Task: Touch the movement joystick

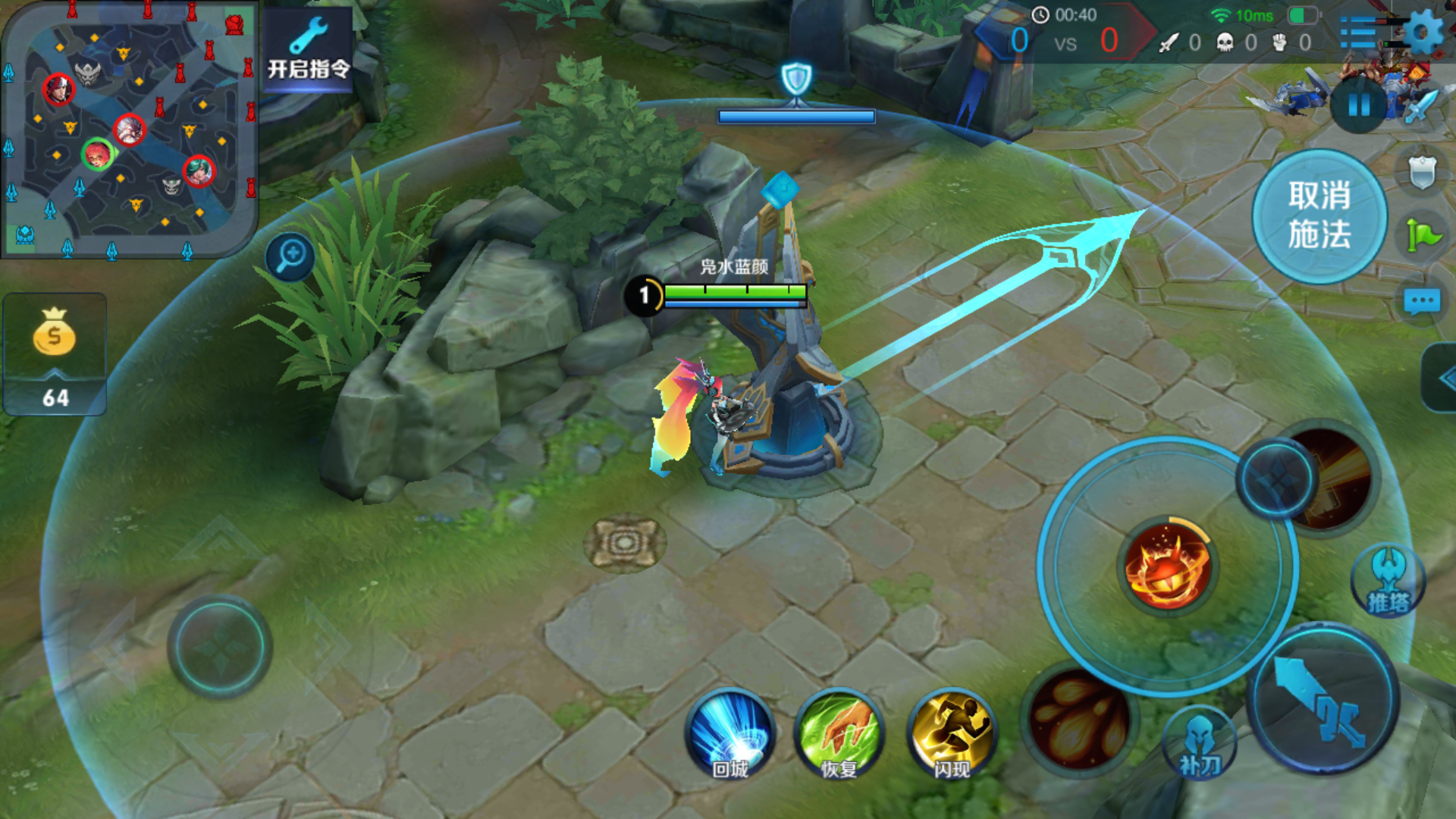Action: (x=219, y=647)
